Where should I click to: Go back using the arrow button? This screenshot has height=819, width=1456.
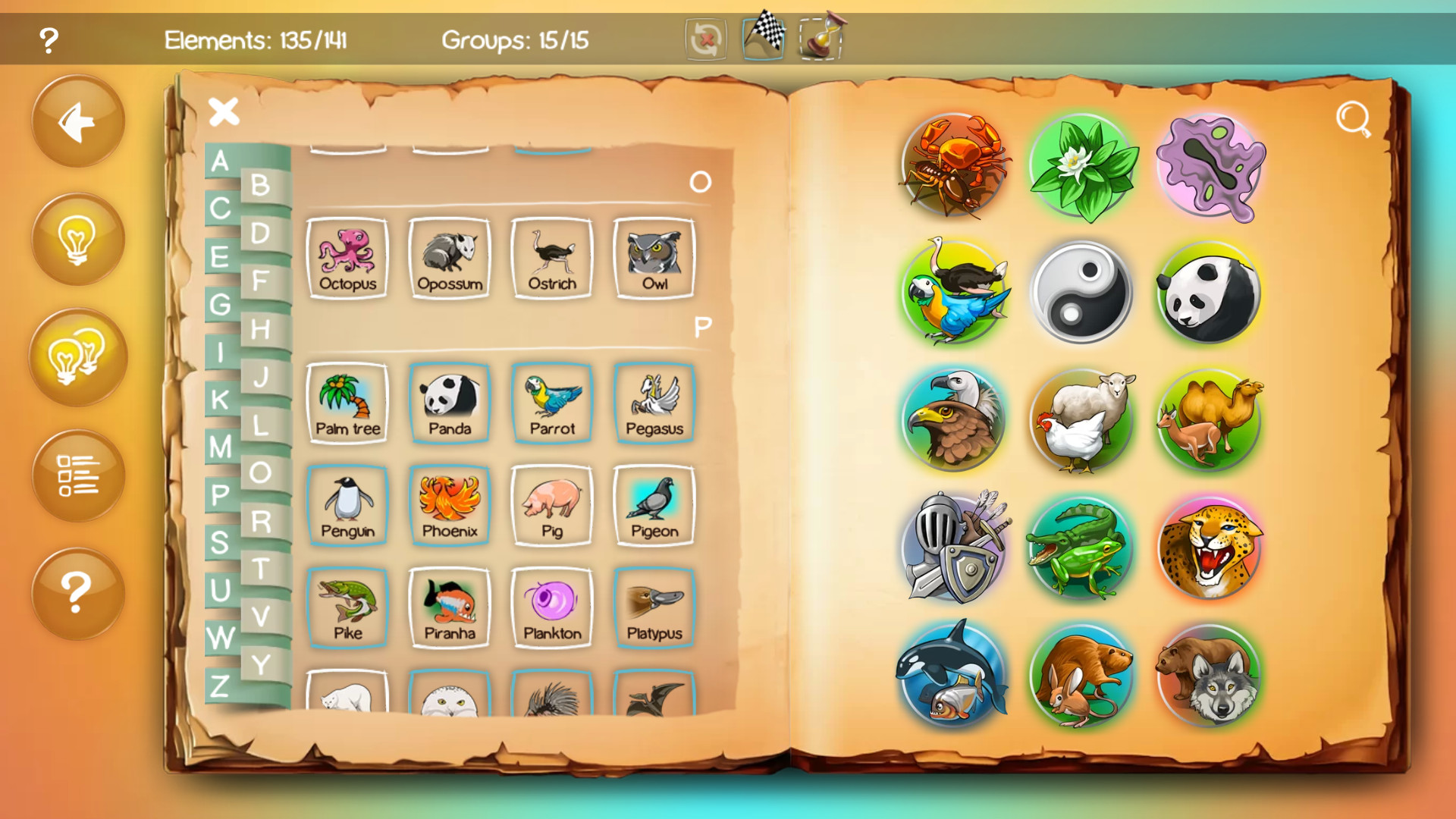point(77,121)
